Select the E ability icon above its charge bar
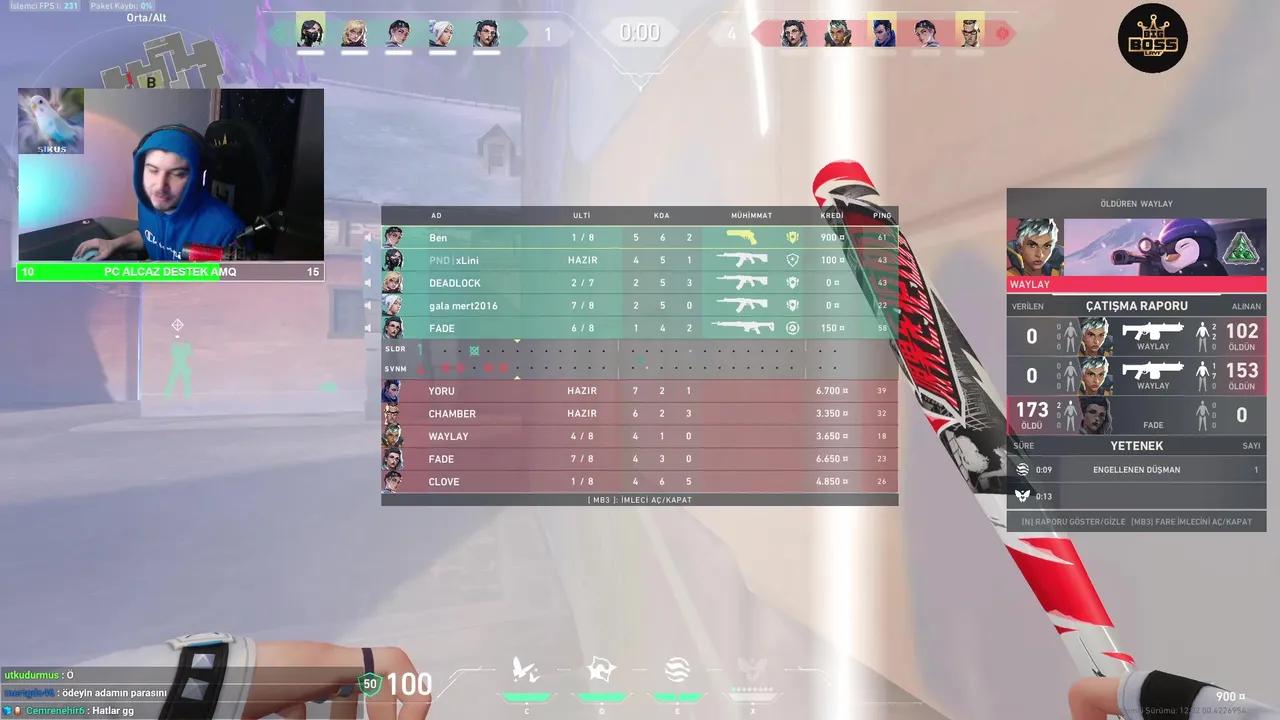 coord(677,667)
